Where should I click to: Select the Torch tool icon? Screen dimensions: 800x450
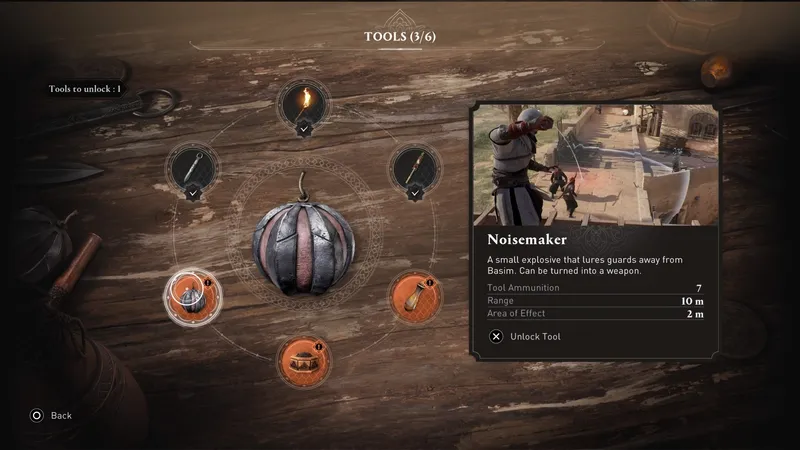click(302, 101)
